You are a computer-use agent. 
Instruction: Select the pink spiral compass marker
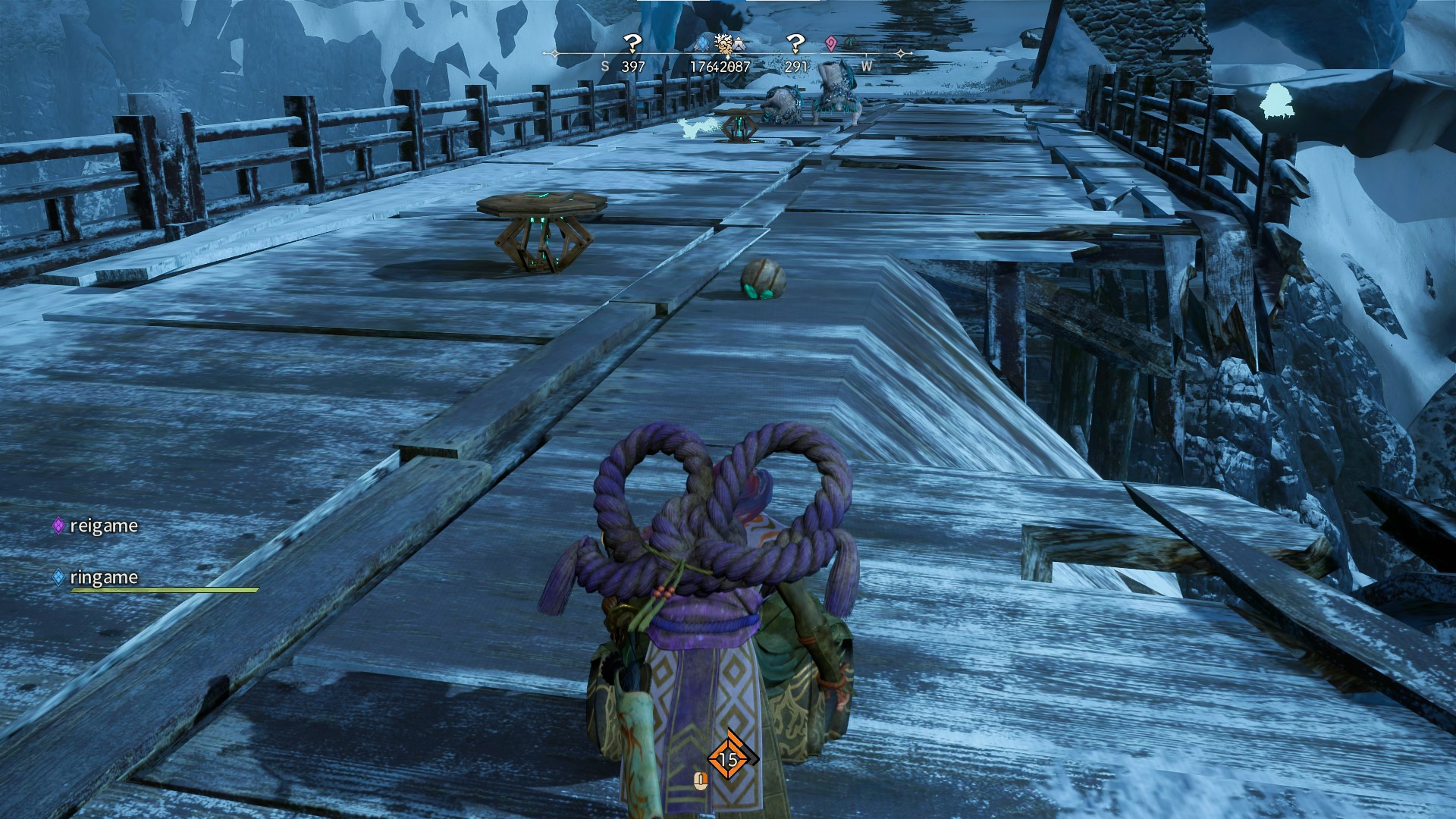[831, 44]
